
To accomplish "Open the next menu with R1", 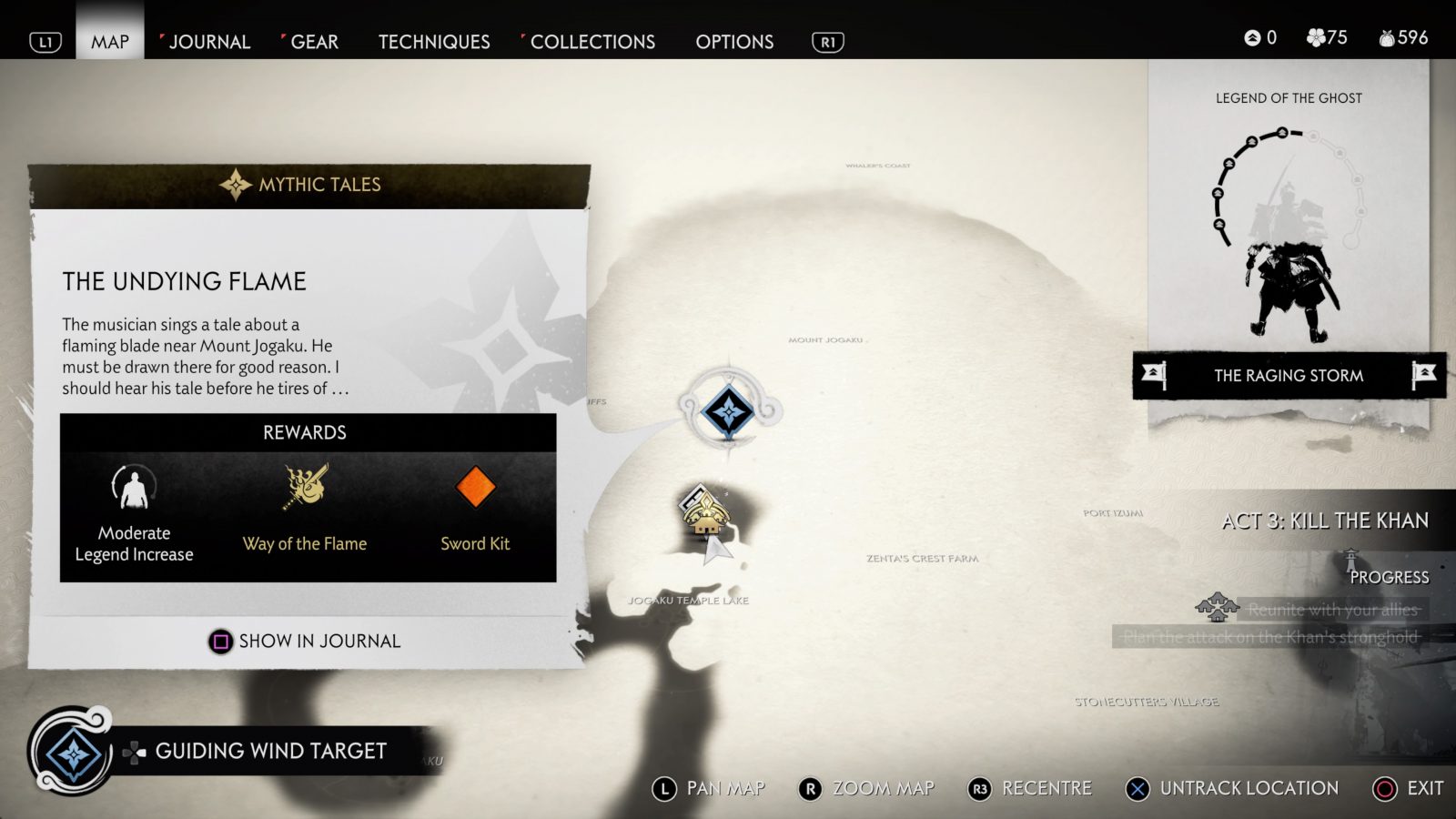I will click(x=827, y=41).
